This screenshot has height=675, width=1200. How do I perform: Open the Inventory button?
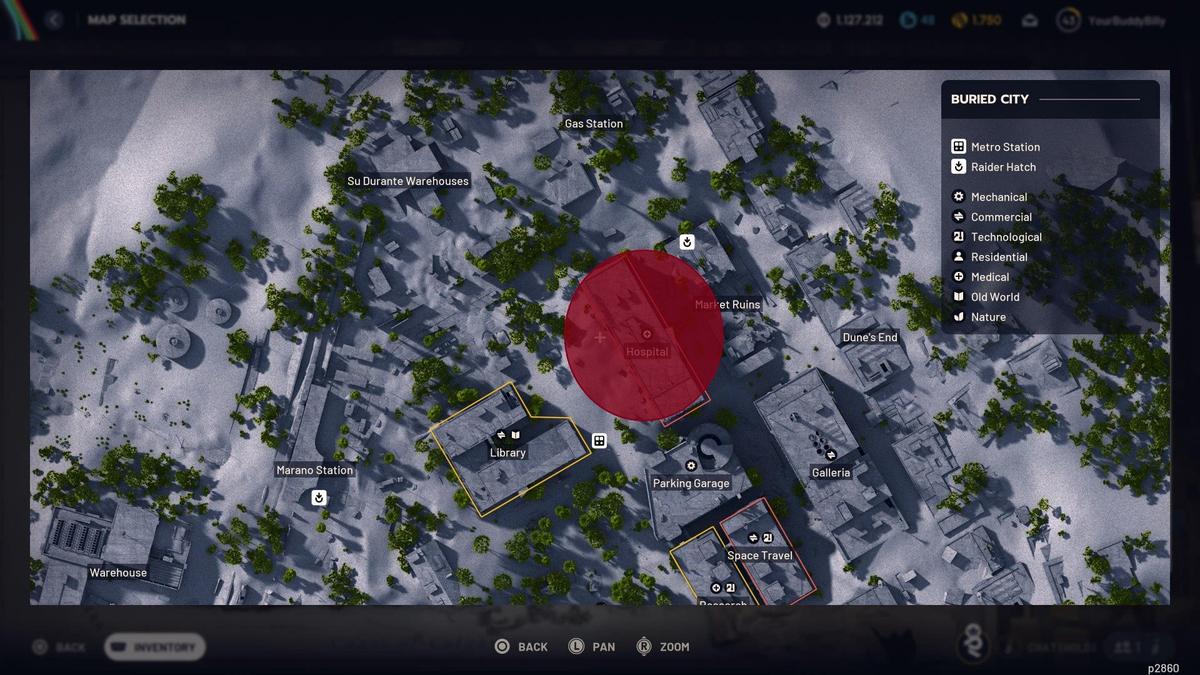(155, 647)
